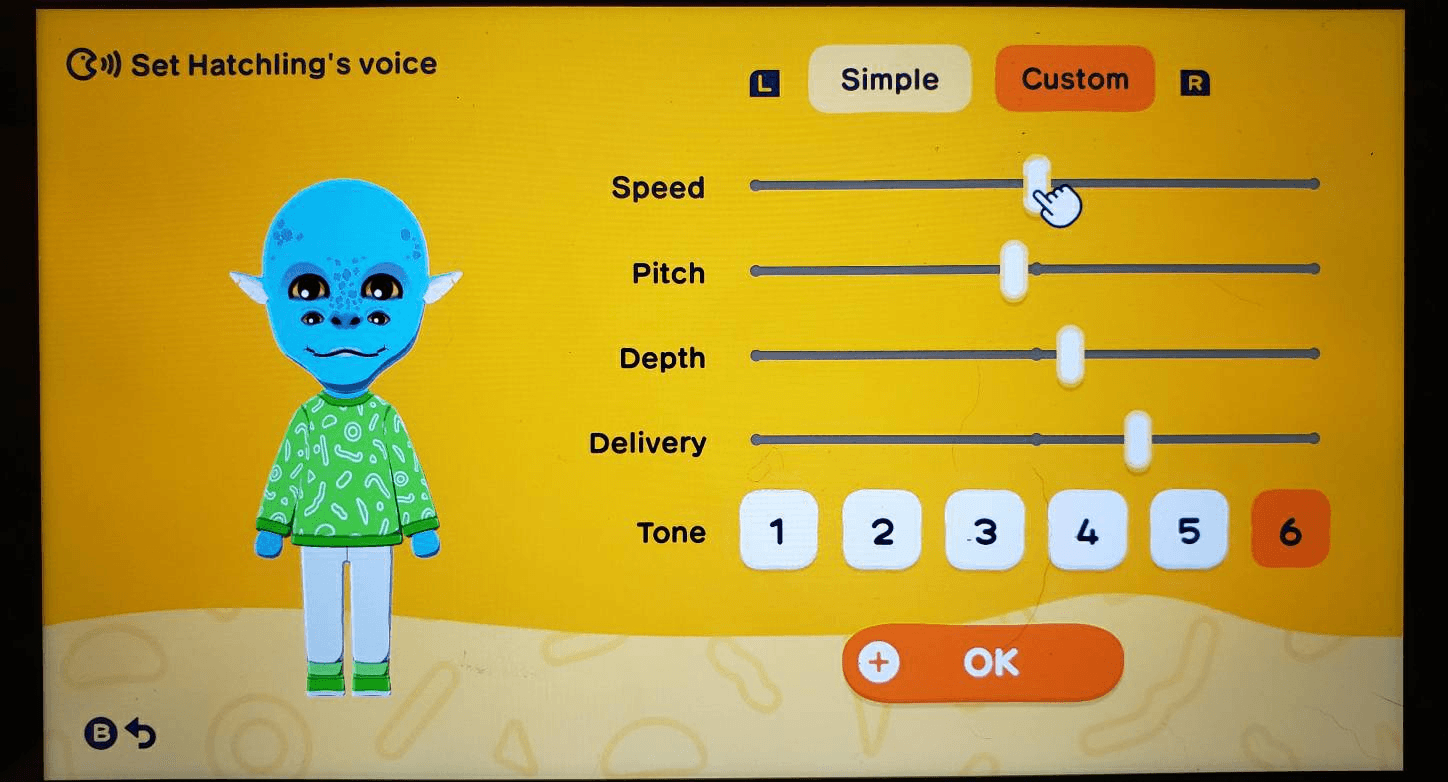Select Tone option 3
The height and width of the screenshot is (782, 1448).
click(984, 531)
